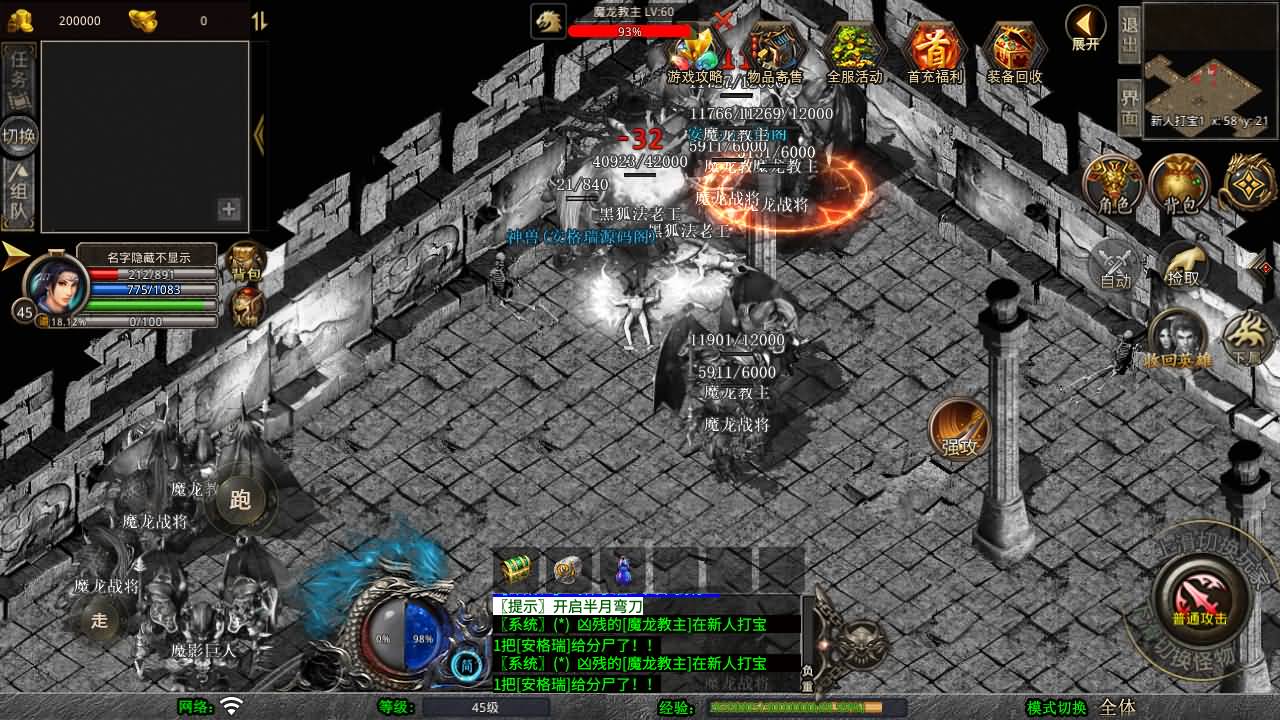Tap the 捡取 pickup button
Image resolution: width=1280 pixels, height=720 pixels.
point(1181,264)
